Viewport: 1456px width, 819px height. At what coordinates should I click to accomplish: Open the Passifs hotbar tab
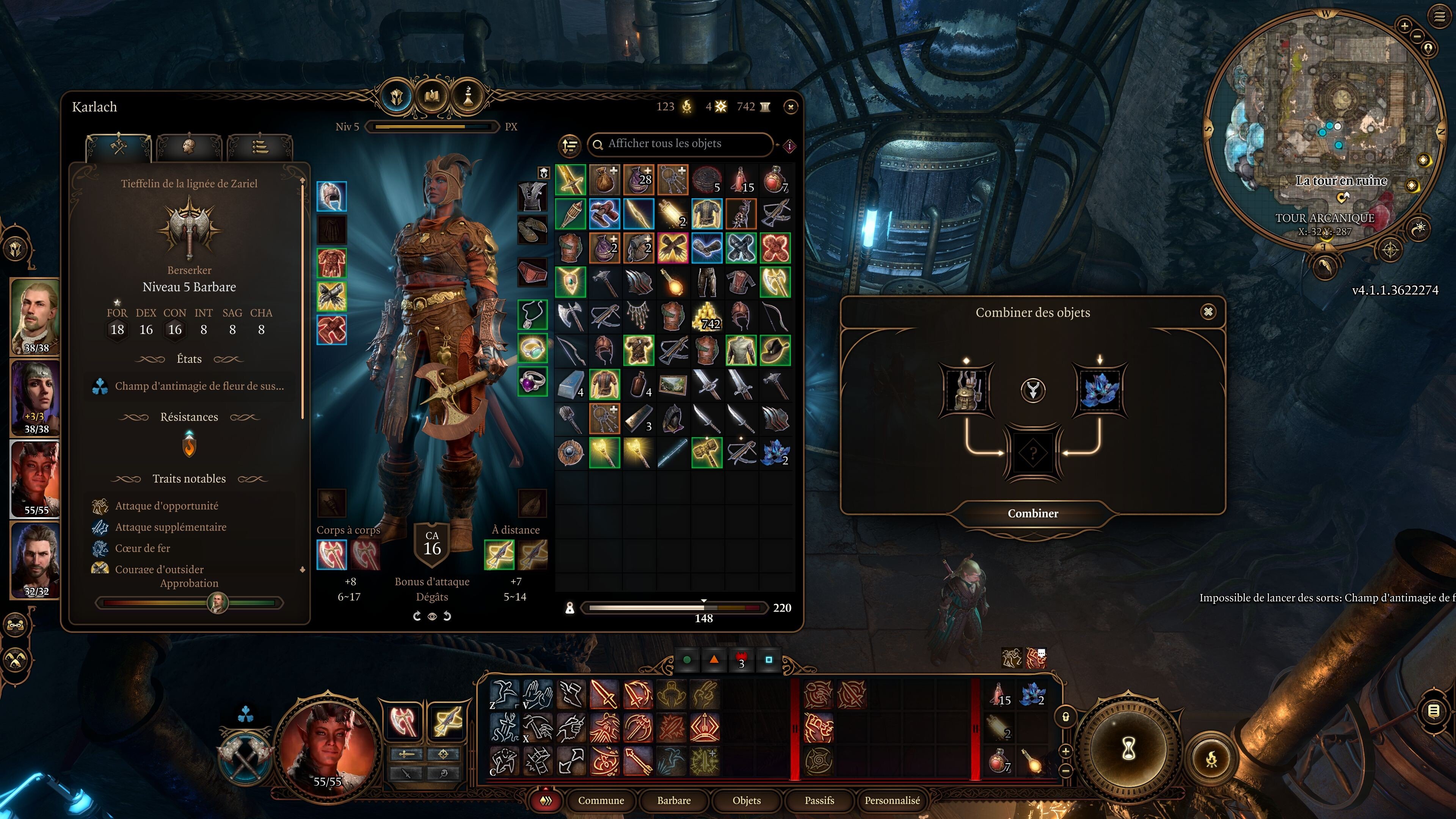tap(819, 800)
